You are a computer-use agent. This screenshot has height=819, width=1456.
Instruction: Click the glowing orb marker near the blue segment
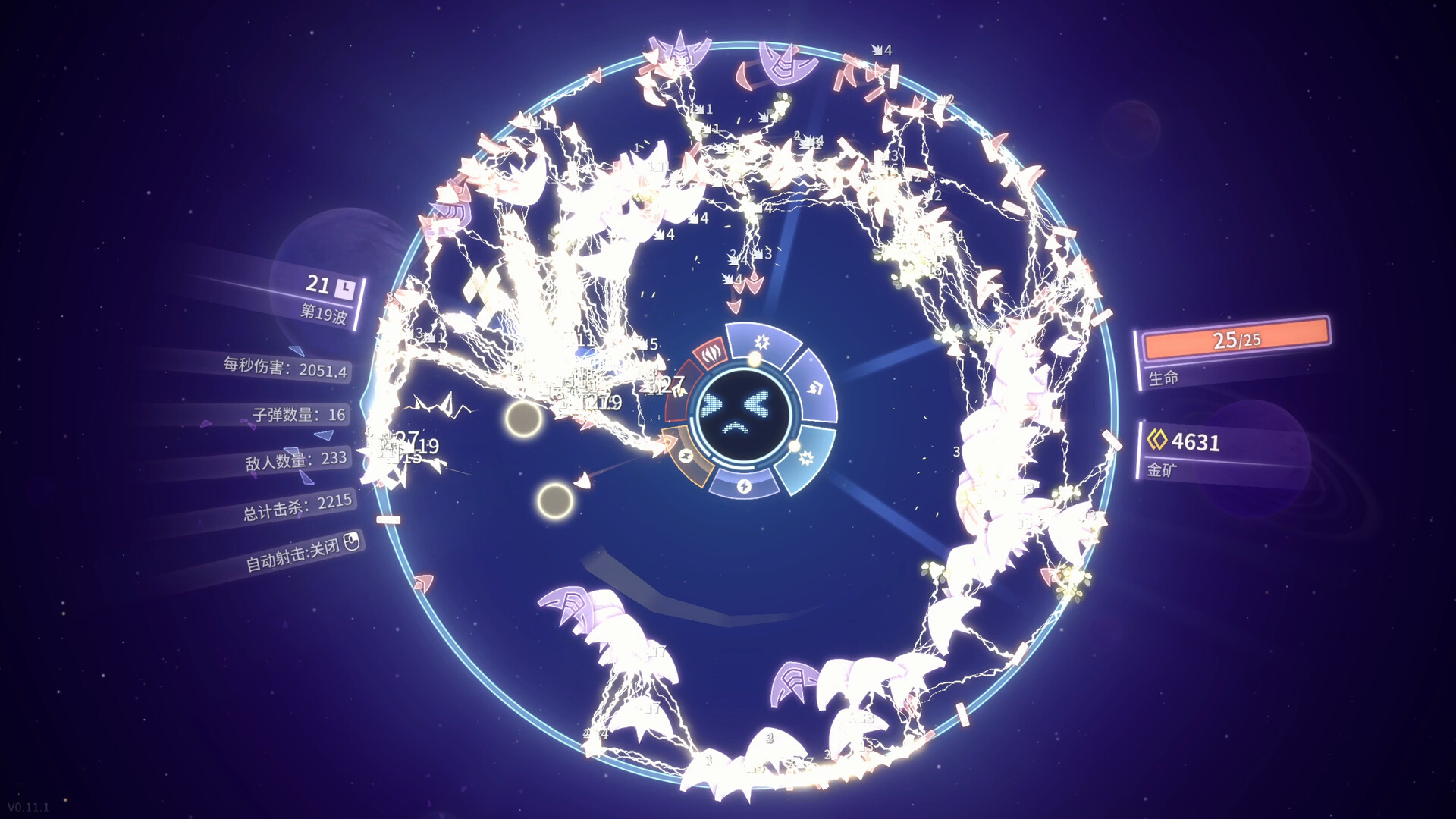click(x=793, y=447)
